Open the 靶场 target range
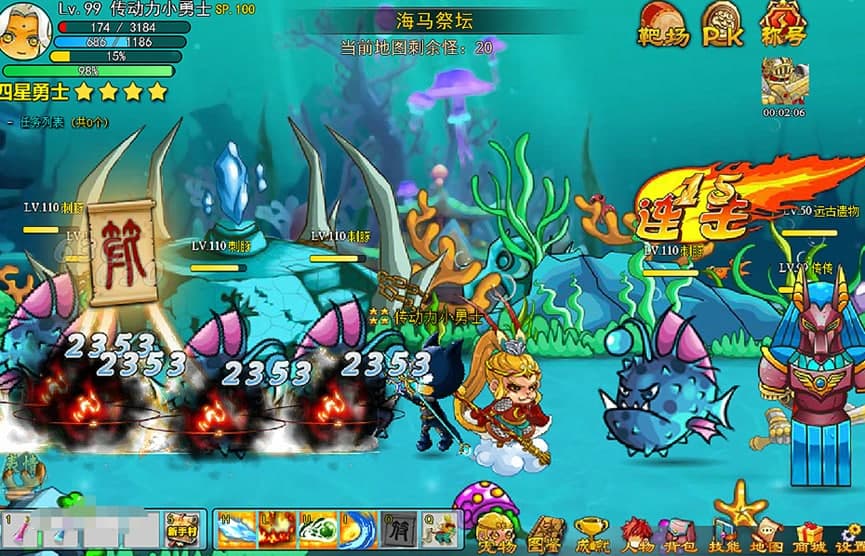 (x=663, y=24)
